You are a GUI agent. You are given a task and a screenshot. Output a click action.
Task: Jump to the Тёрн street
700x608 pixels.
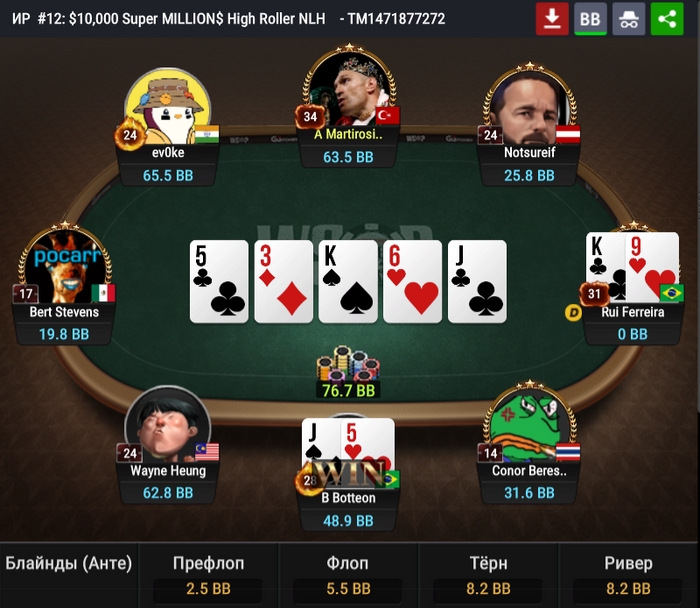point(488,576)
